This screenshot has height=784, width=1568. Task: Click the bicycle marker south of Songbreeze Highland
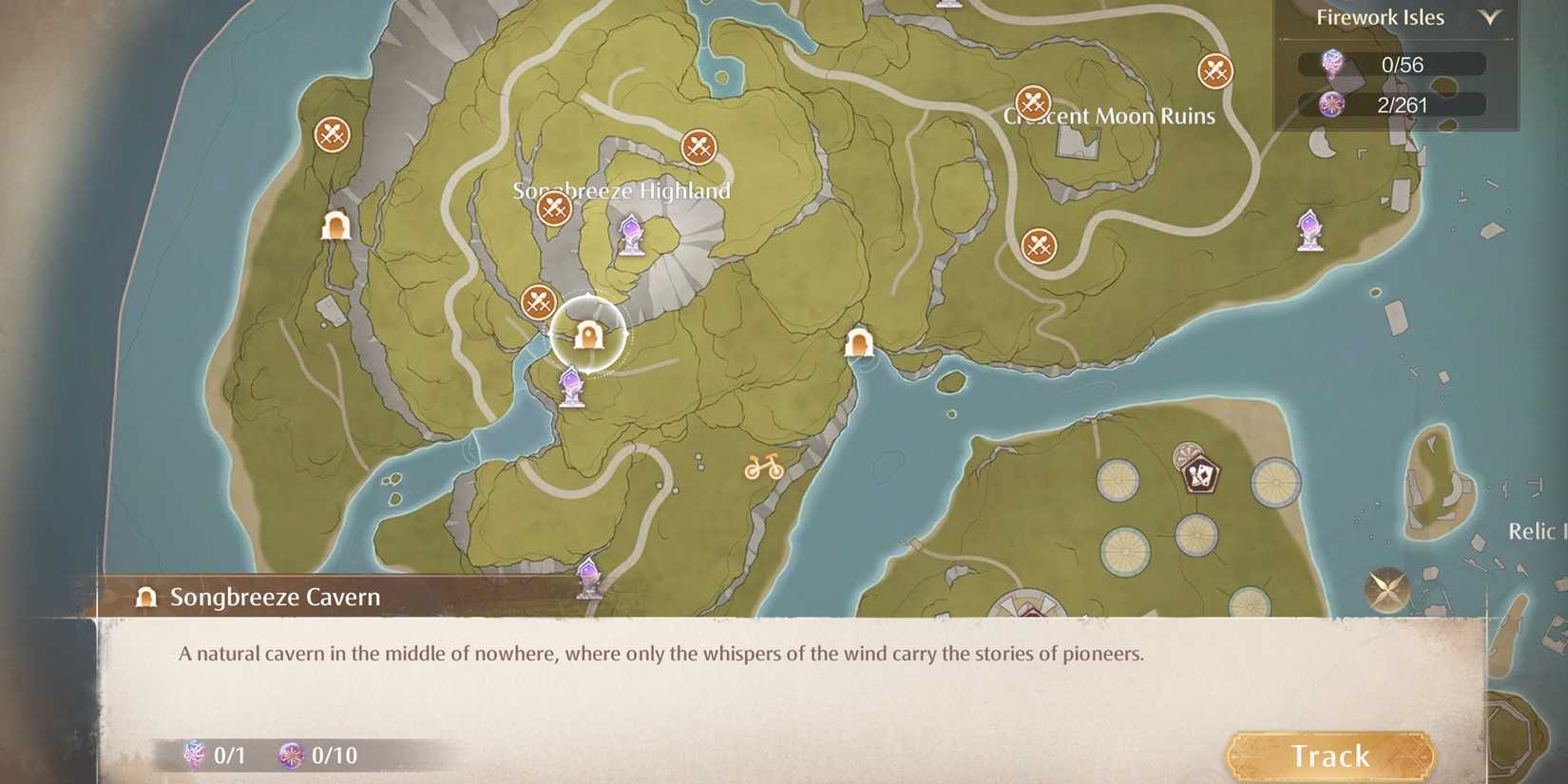tap(763, 466)
